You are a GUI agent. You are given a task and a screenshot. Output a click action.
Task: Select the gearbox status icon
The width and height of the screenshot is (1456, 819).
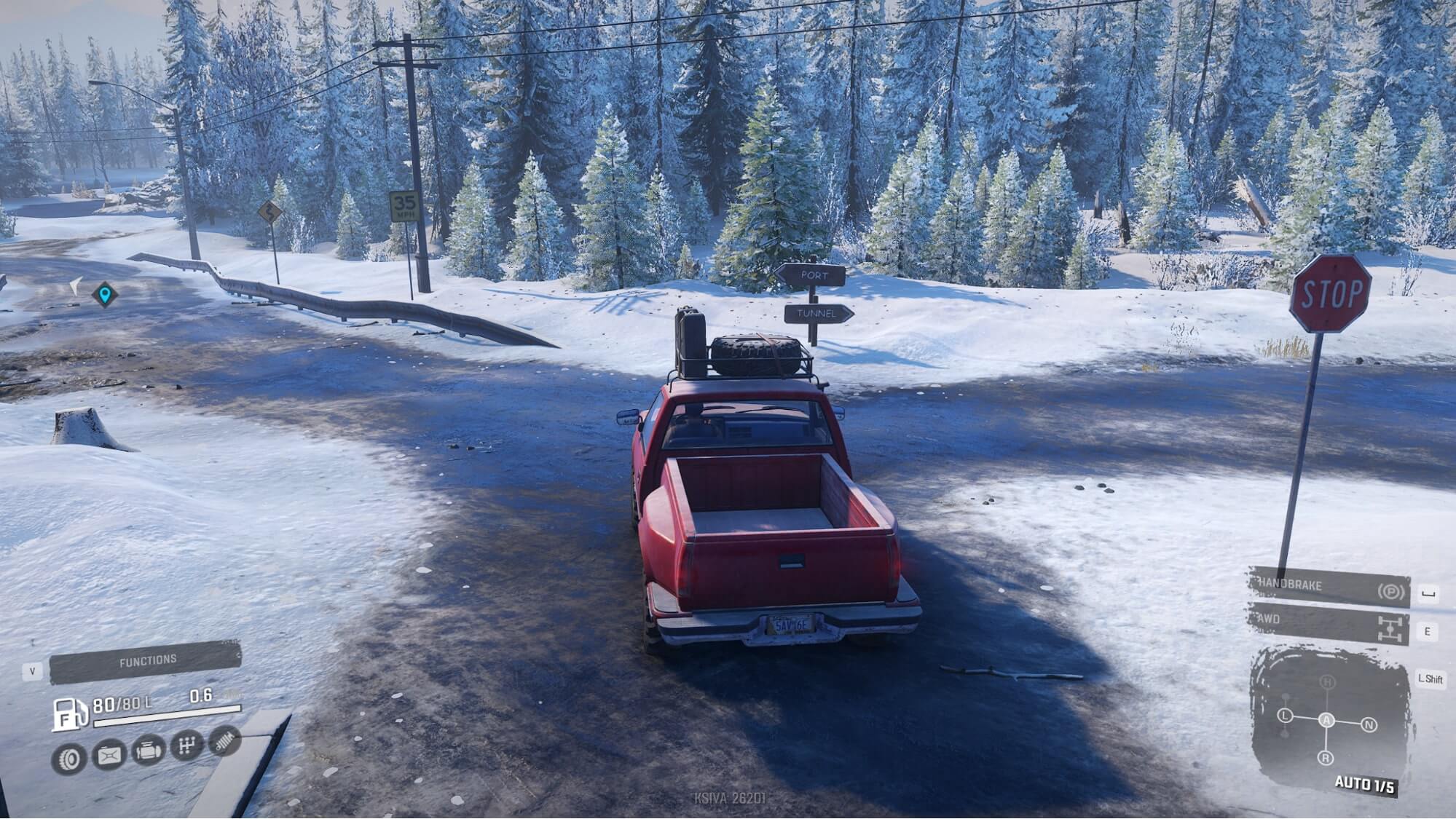(x=187, y=745)
